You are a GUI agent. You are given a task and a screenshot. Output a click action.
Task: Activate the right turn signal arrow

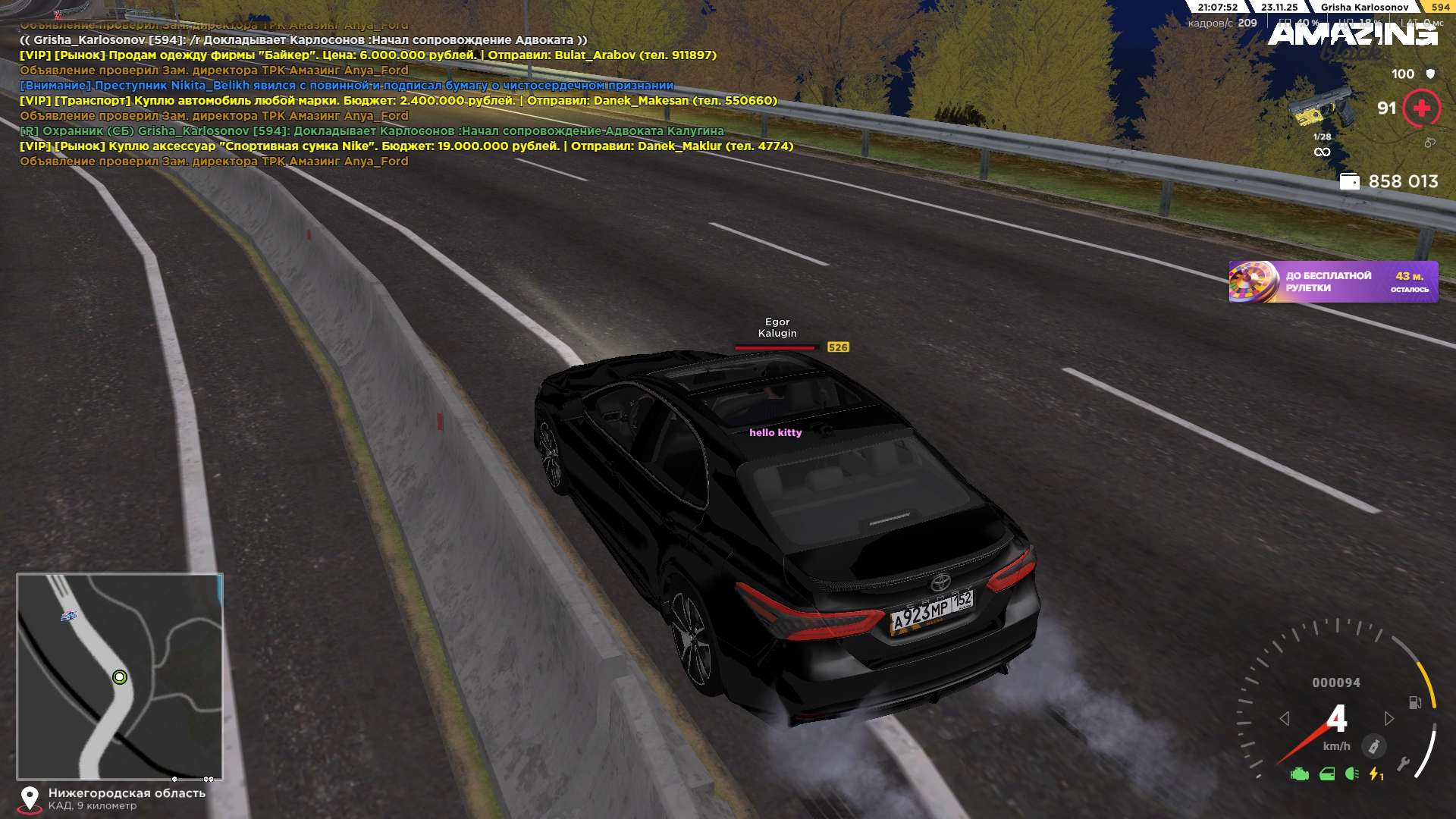[x=1389, y=718]
